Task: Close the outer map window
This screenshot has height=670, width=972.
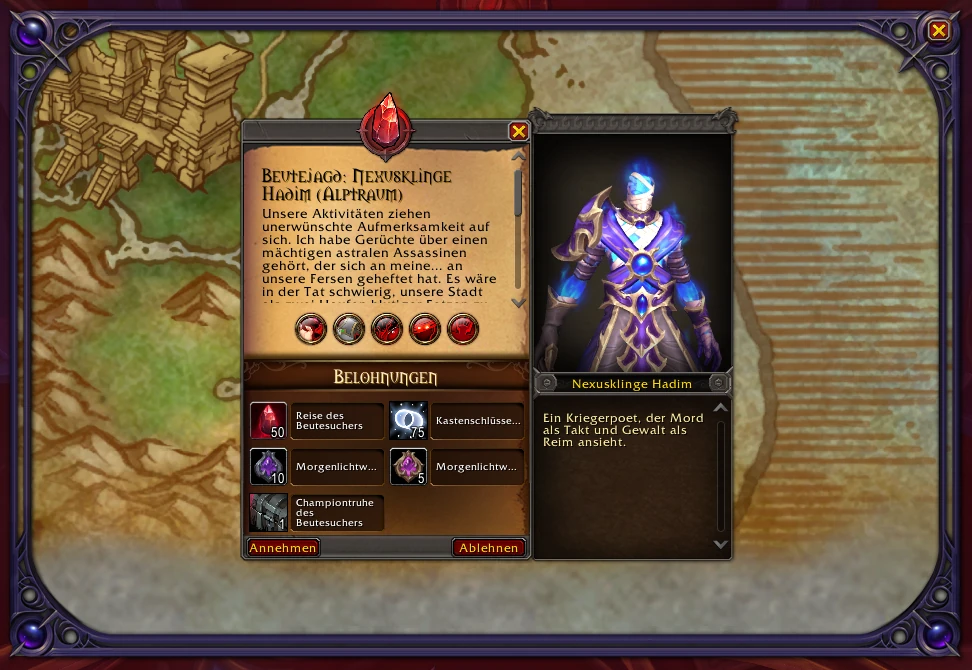Action: 938,31
